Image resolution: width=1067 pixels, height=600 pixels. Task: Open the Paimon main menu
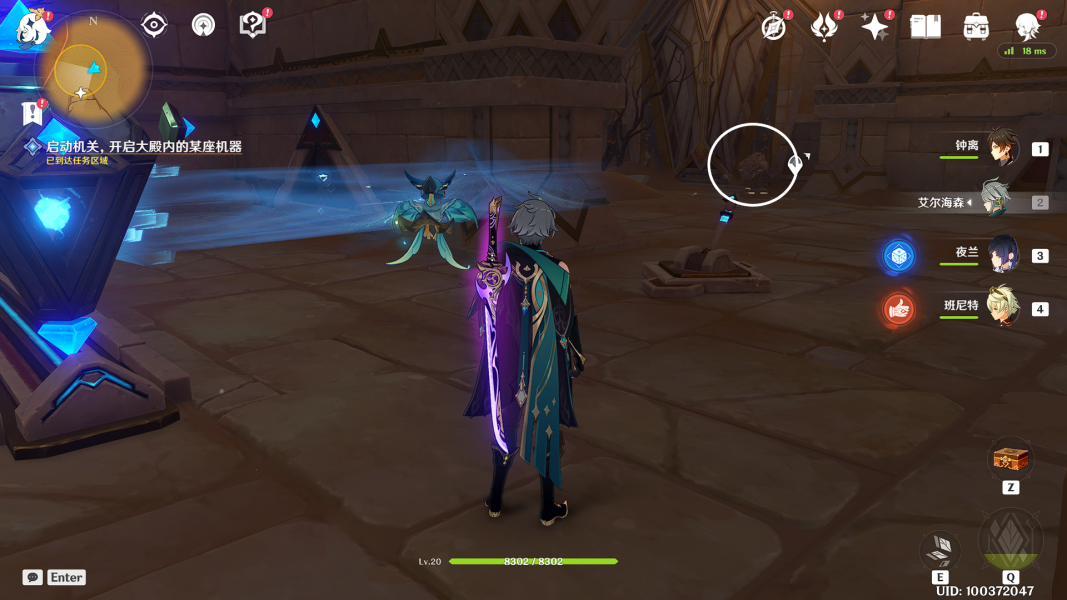(x=33, y=27)
